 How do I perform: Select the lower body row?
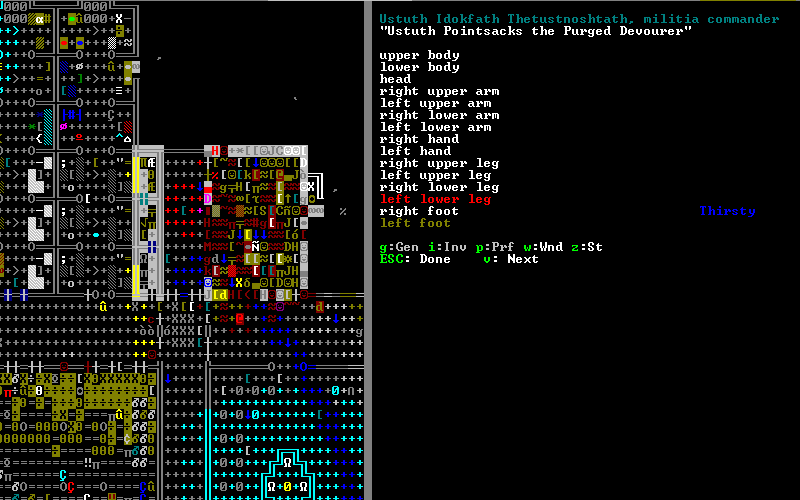click(x=419, y=67)
